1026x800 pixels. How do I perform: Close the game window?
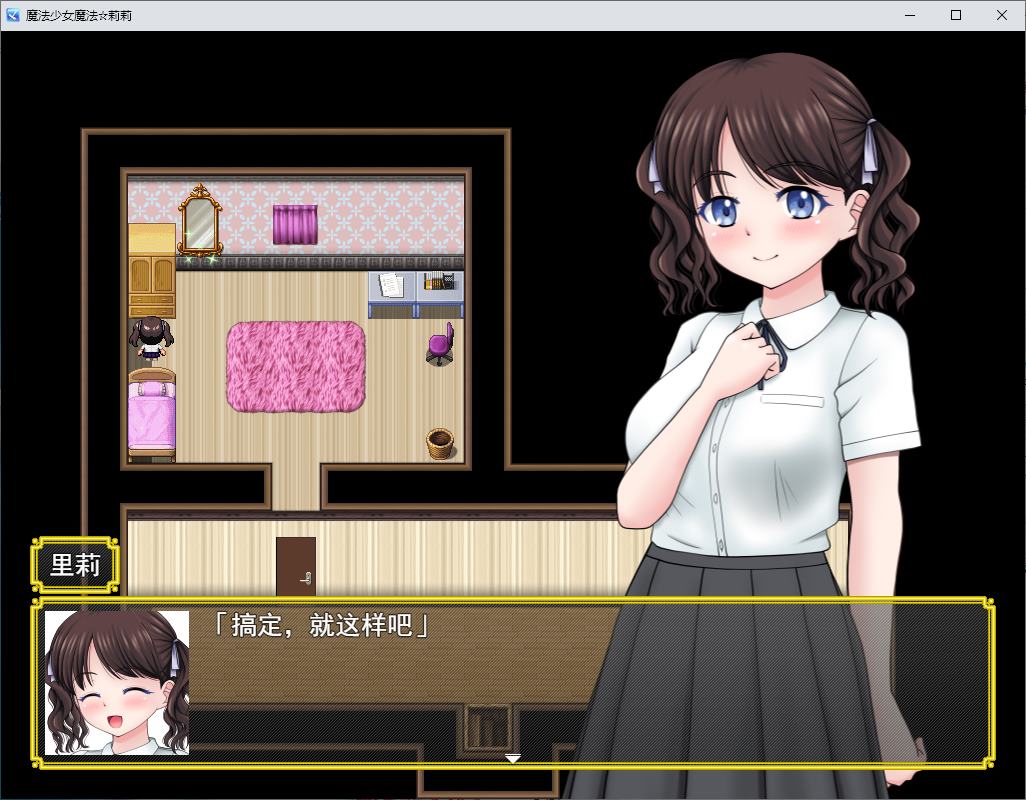(x=1002, y=15)
